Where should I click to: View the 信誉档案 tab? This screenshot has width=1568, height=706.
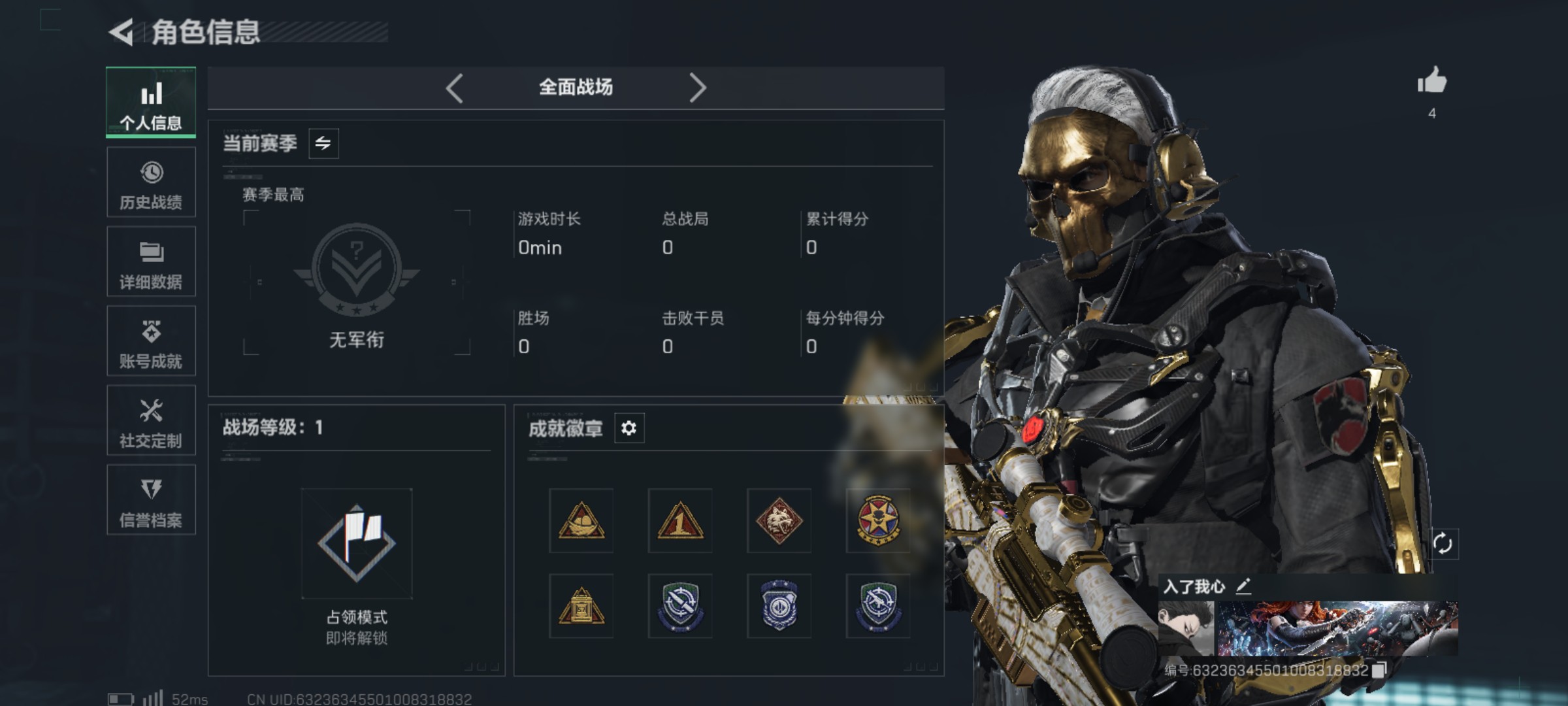(x=151, y=500)
